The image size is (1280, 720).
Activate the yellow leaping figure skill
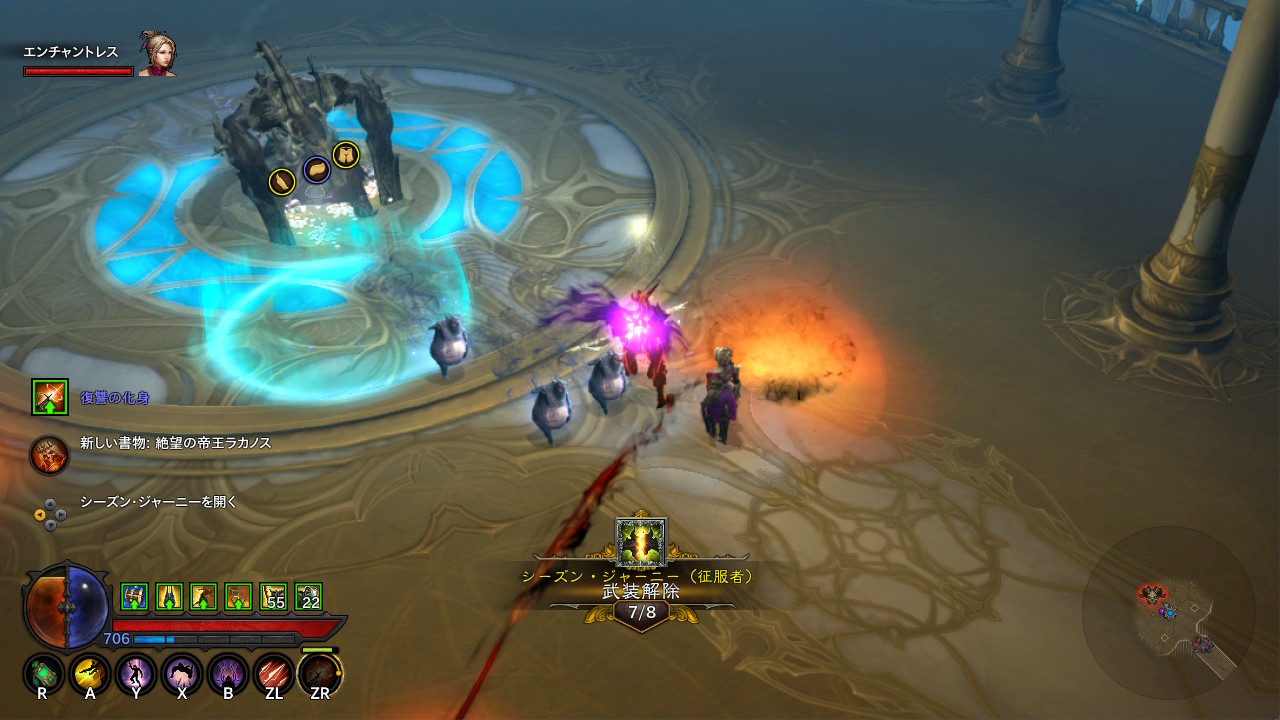tap(90, 675)
